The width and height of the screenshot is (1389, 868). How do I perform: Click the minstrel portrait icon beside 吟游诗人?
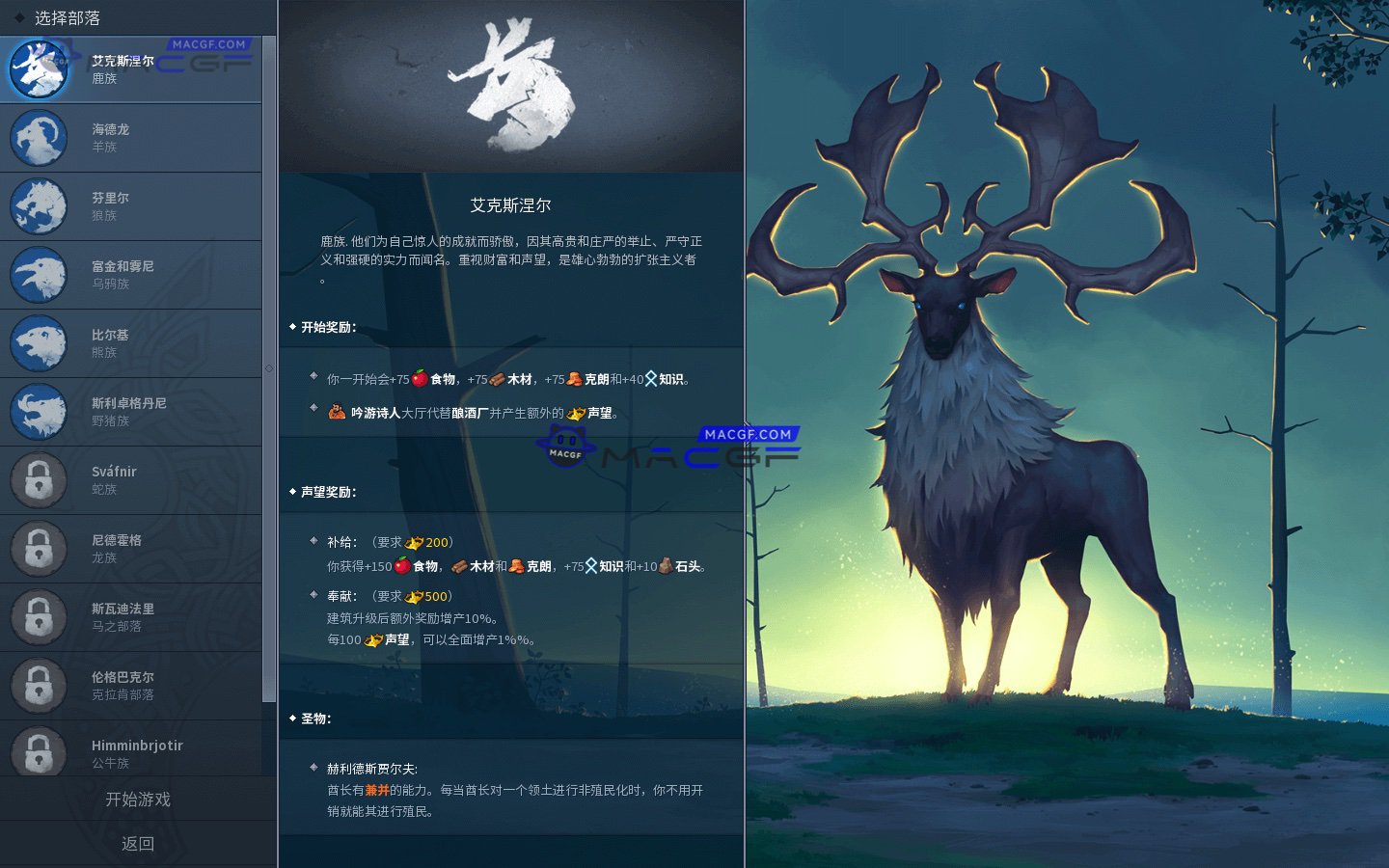pos(336,411)
